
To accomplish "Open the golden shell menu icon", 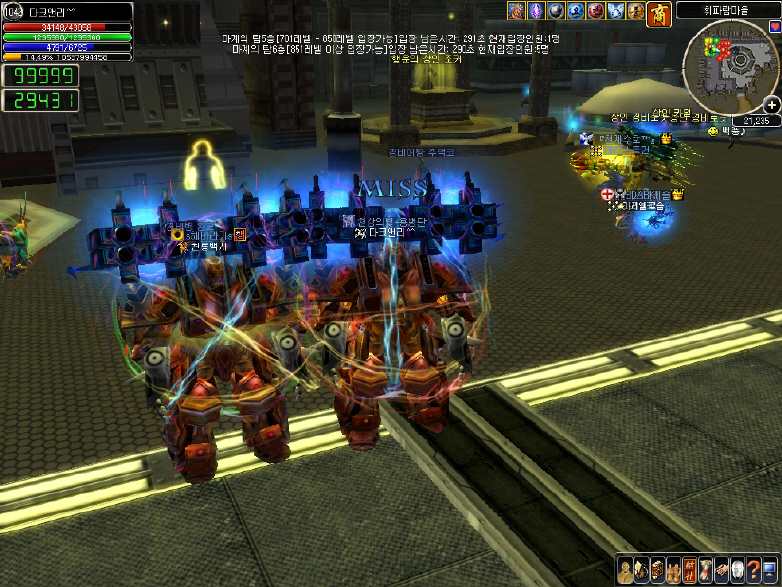I will pos(640,569).
